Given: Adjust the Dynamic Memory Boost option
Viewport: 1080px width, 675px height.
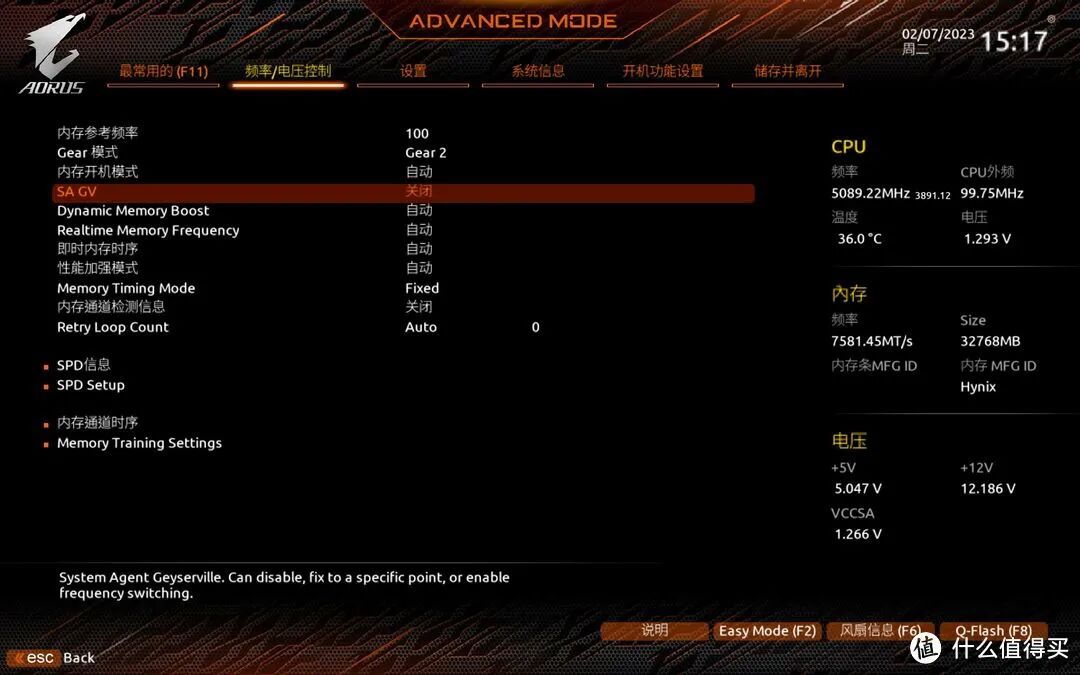Looking at the screenshot, I should coord(133,211).
